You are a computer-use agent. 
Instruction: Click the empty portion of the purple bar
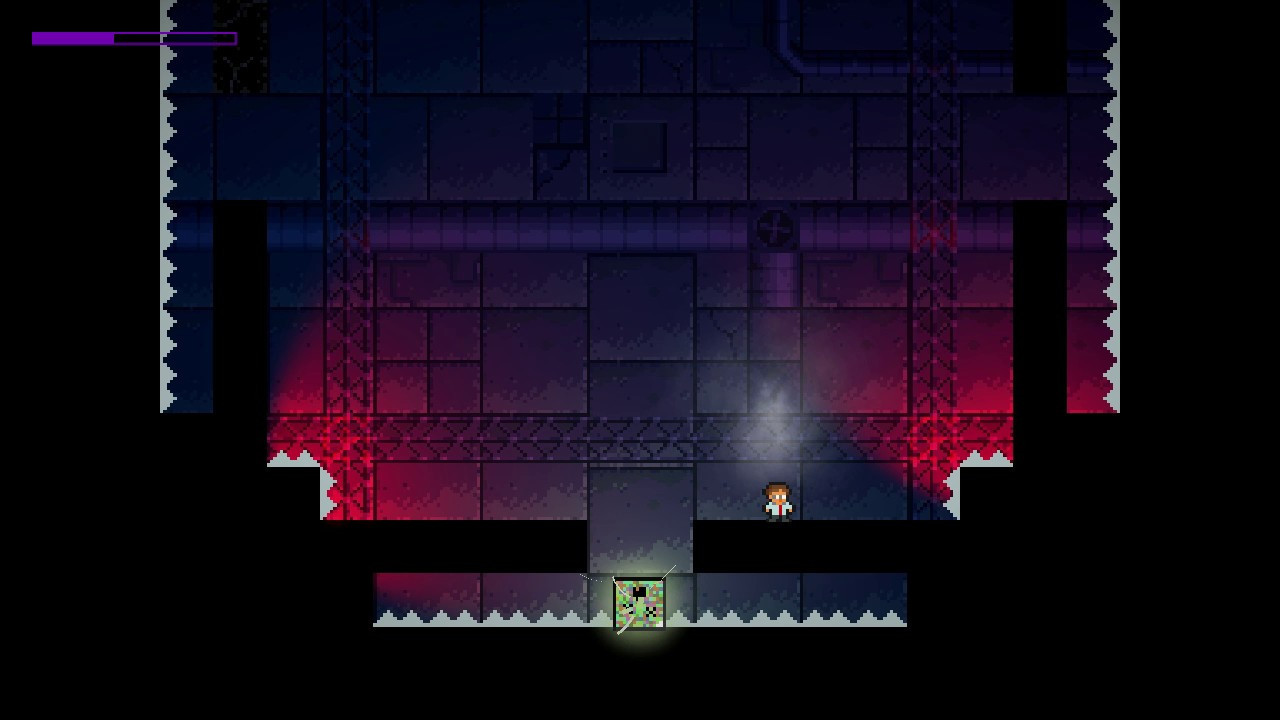tap(180, 38)
